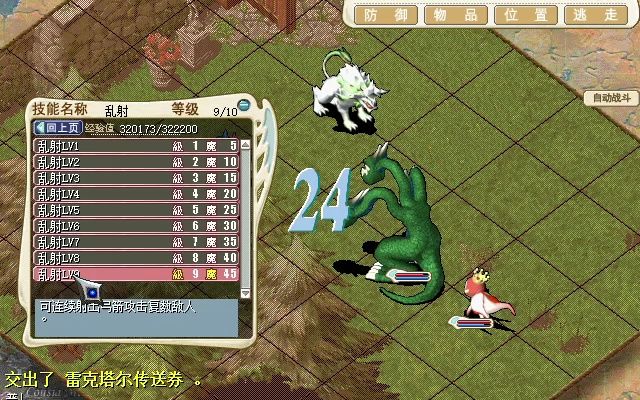The height and width of the screenshot is (400, 640).
Task: Toggle 自动战斗 auto-battle
Action: click(612, 98)
